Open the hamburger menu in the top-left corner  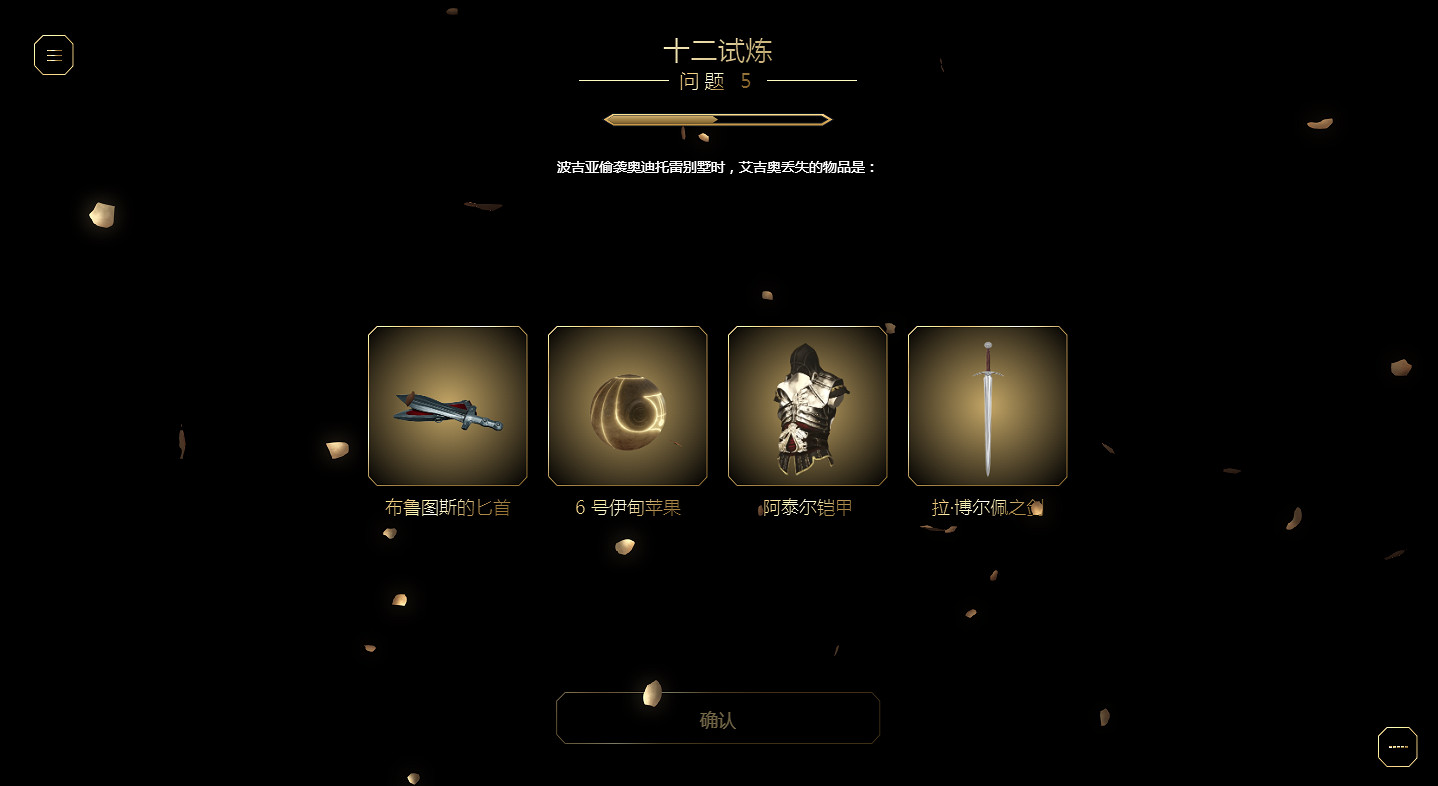54,55
